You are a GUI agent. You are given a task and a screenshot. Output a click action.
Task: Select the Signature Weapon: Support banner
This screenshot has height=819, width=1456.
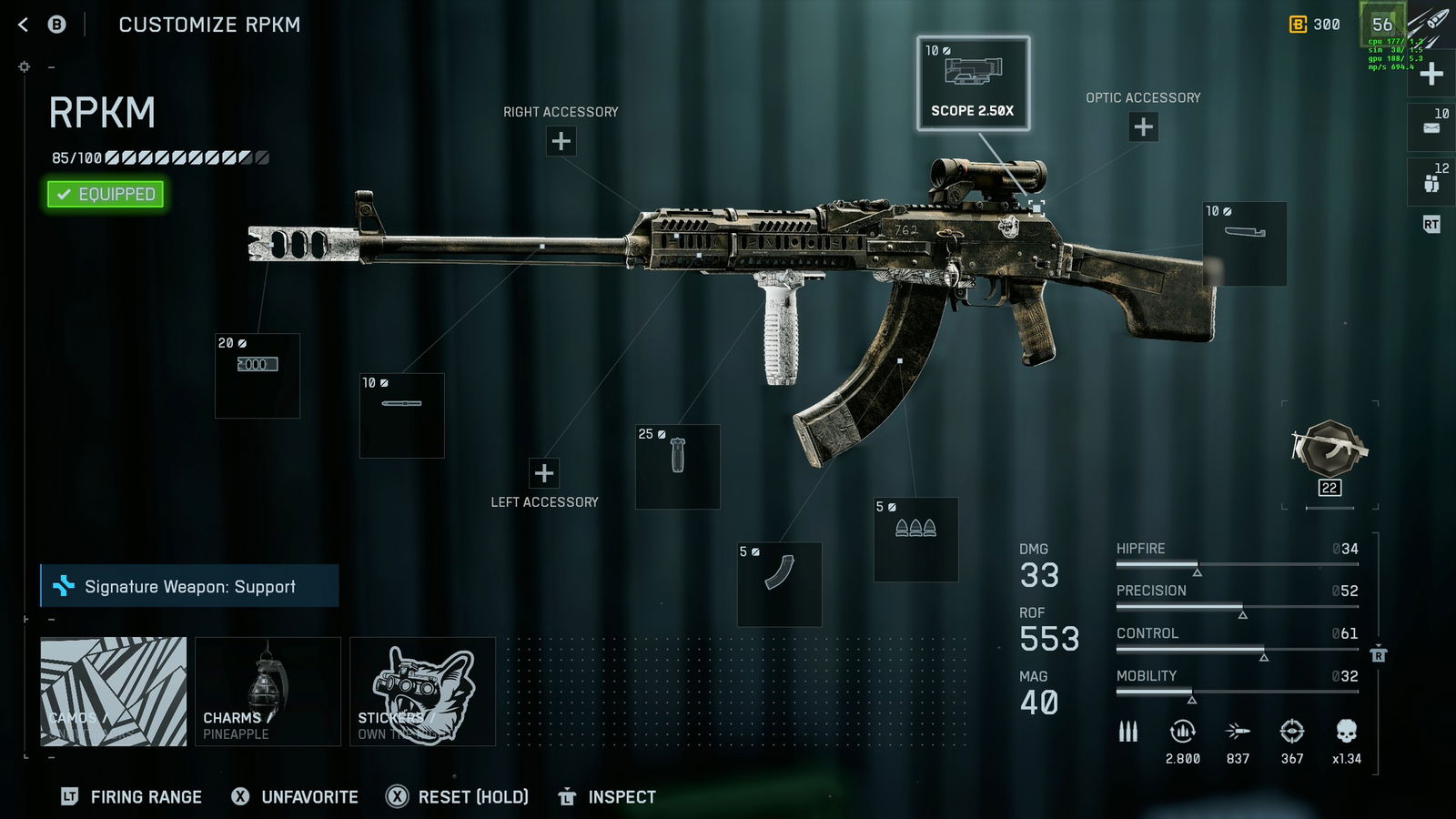click(189, 586)
